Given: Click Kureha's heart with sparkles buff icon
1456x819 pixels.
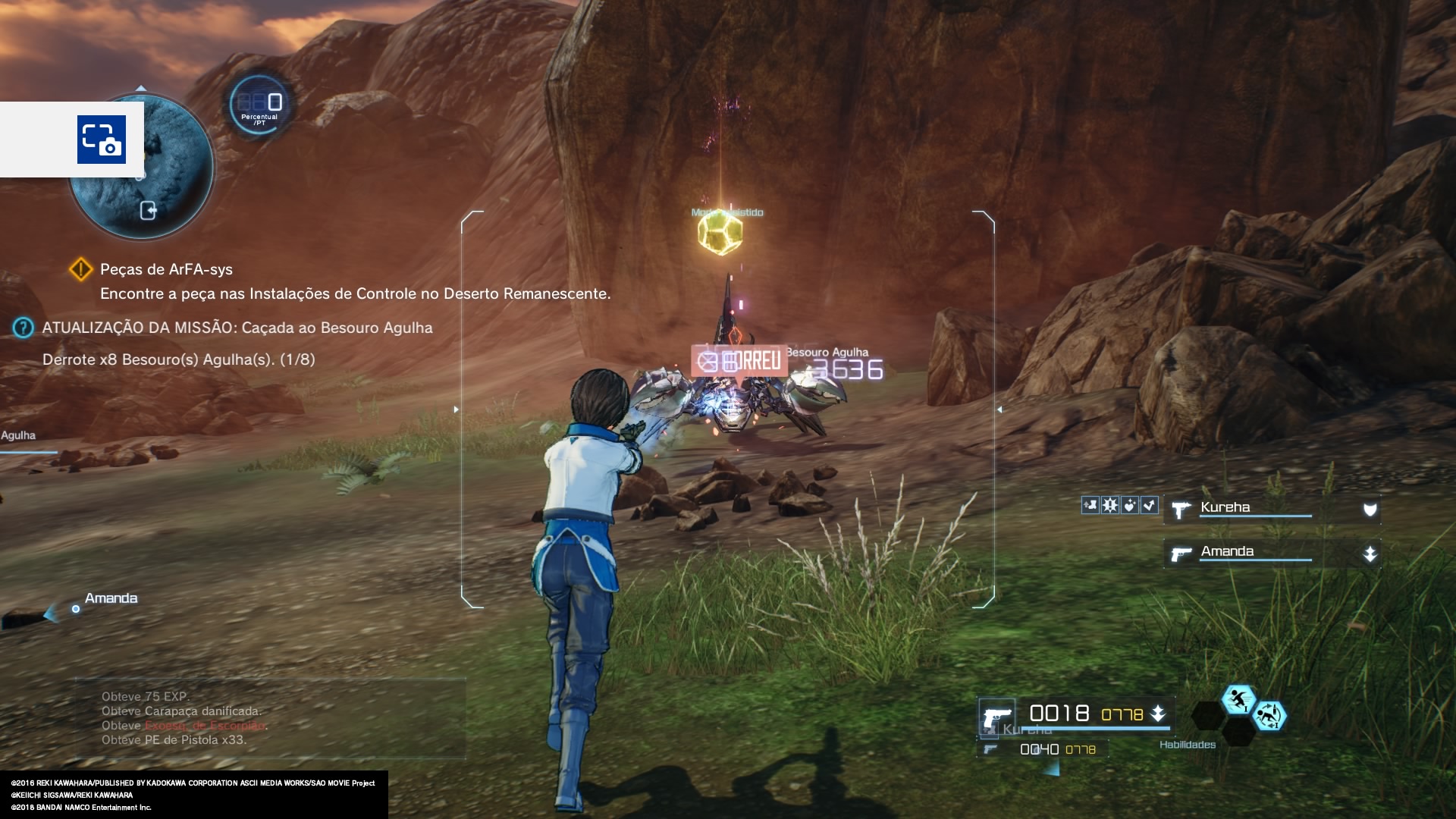Looking at the screenshot, I should click(1130, 505).
